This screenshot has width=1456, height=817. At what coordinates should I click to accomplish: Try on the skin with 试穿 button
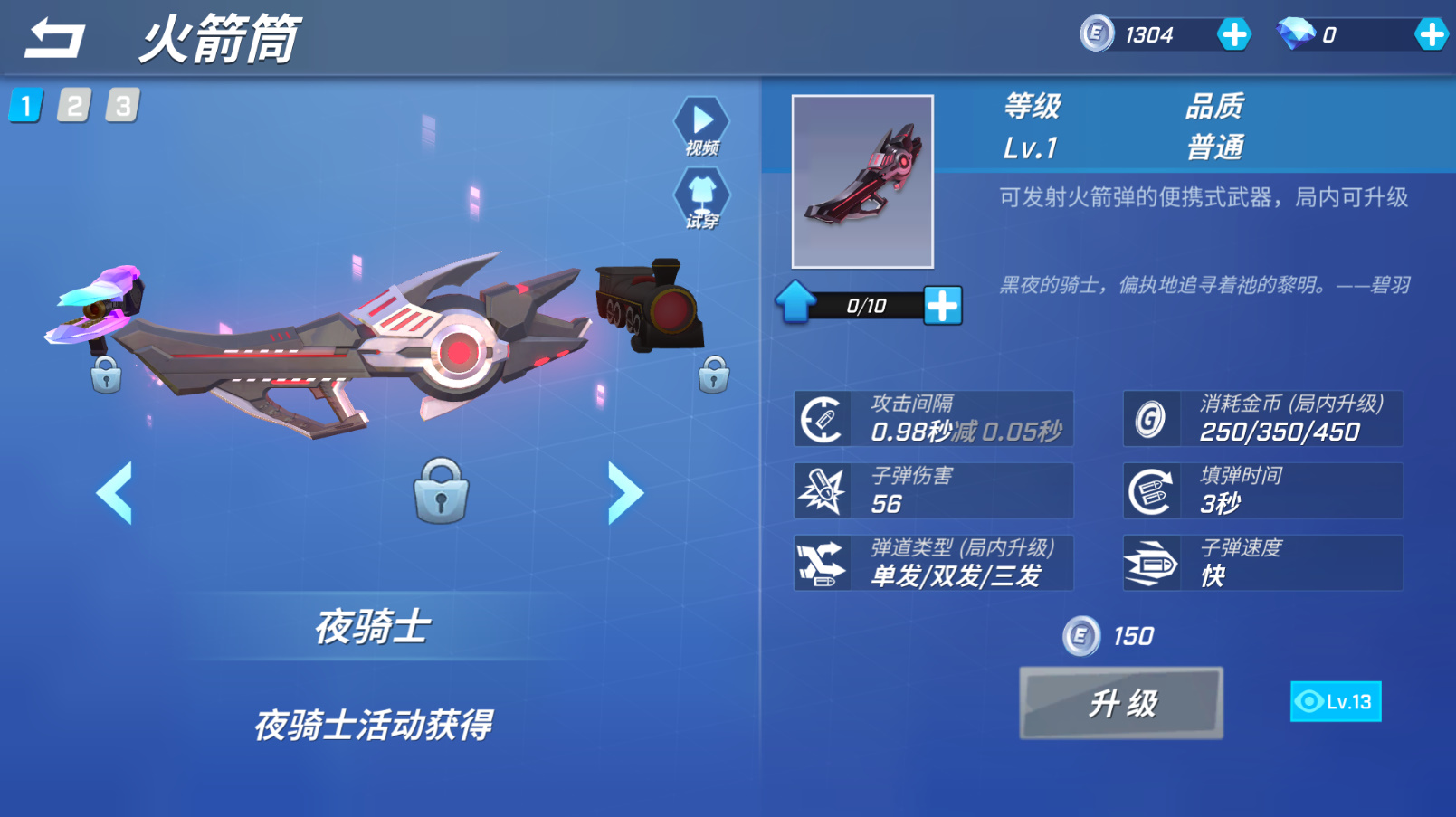click(701, 197)
